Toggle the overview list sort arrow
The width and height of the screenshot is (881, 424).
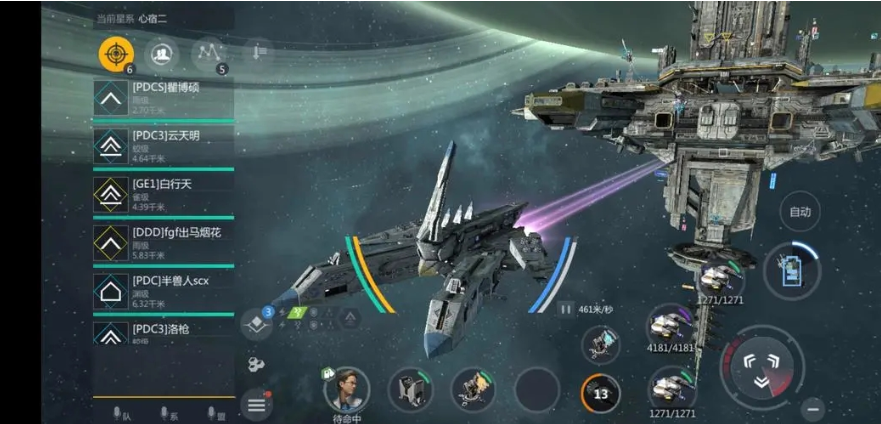[x=257, y=52]
